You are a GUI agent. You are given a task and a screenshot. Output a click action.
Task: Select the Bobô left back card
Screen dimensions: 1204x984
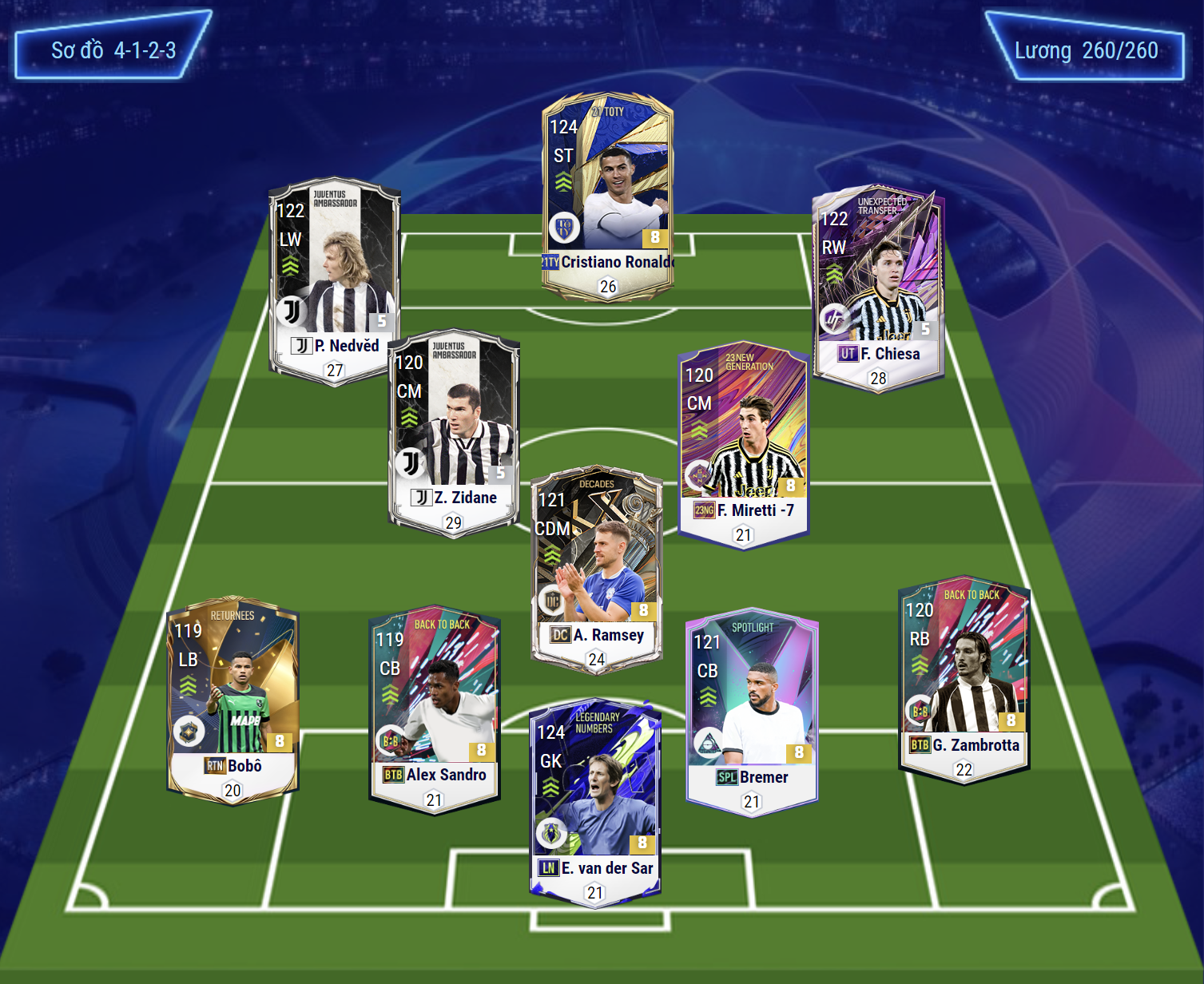tap(232, 700)
